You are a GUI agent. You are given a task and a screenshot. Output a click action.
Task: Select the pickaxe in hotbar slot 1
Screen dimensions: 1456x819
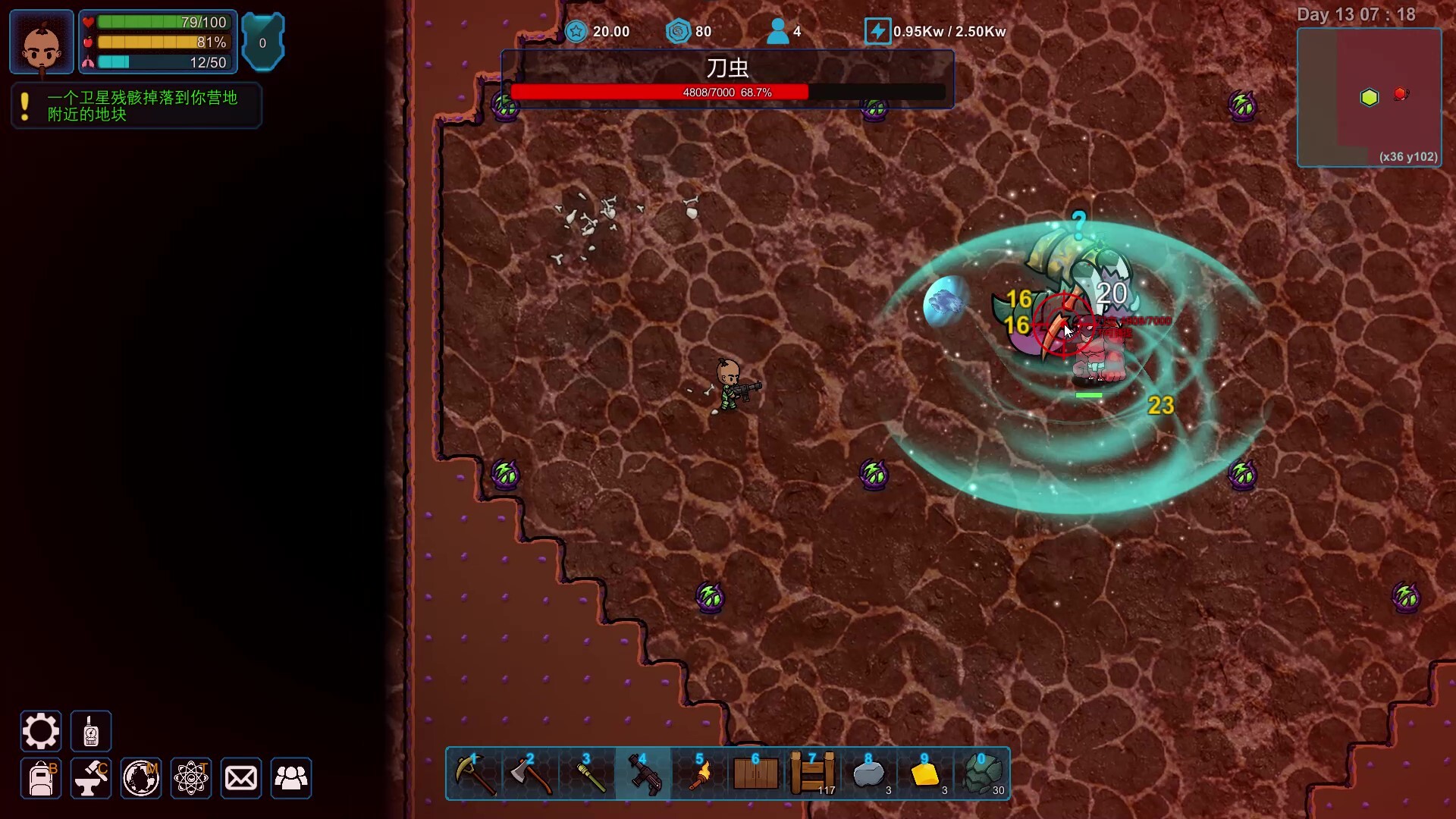pos(474,773)
